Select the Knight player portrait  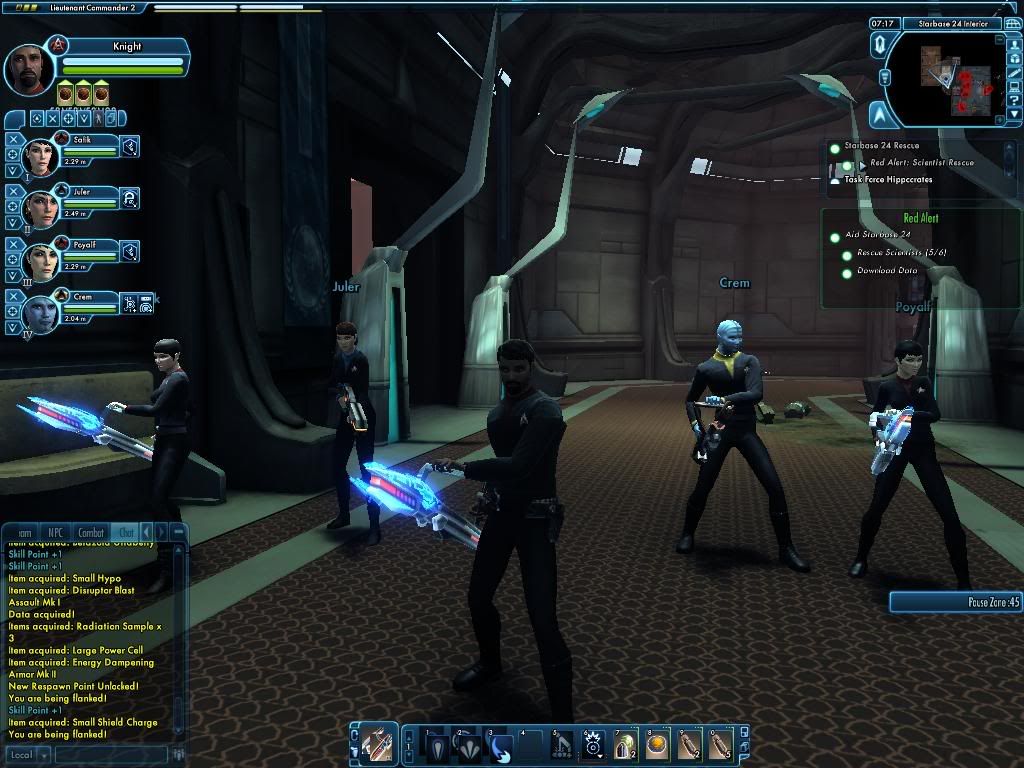point(29,68)
